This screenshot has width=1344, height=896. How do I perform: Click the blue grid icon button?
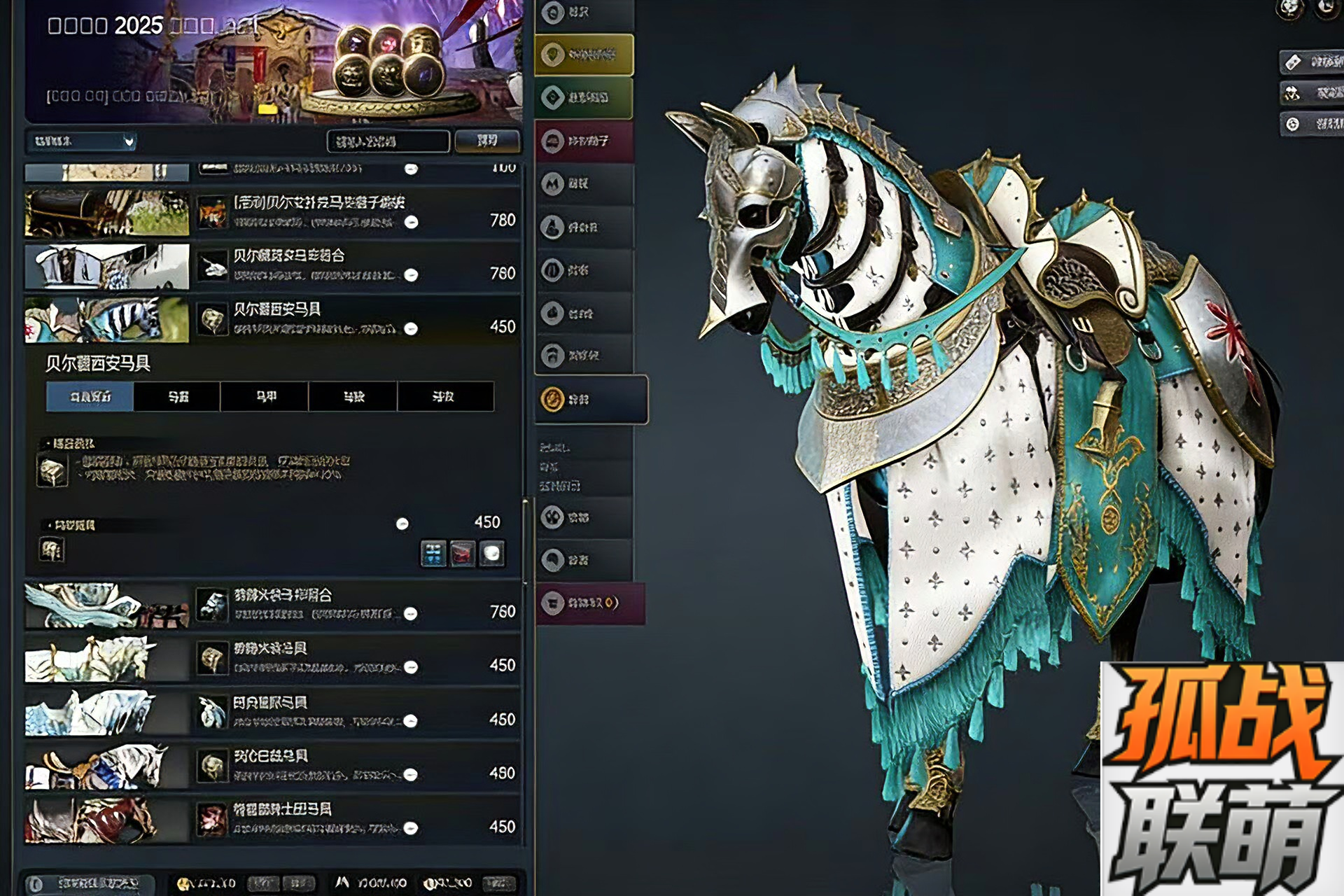[x=433, y=554]
